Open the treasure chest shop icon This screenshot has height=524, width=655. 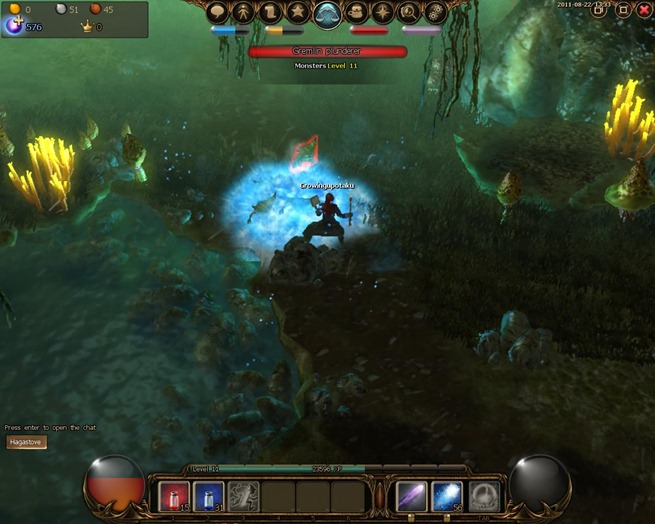point(357,13)
